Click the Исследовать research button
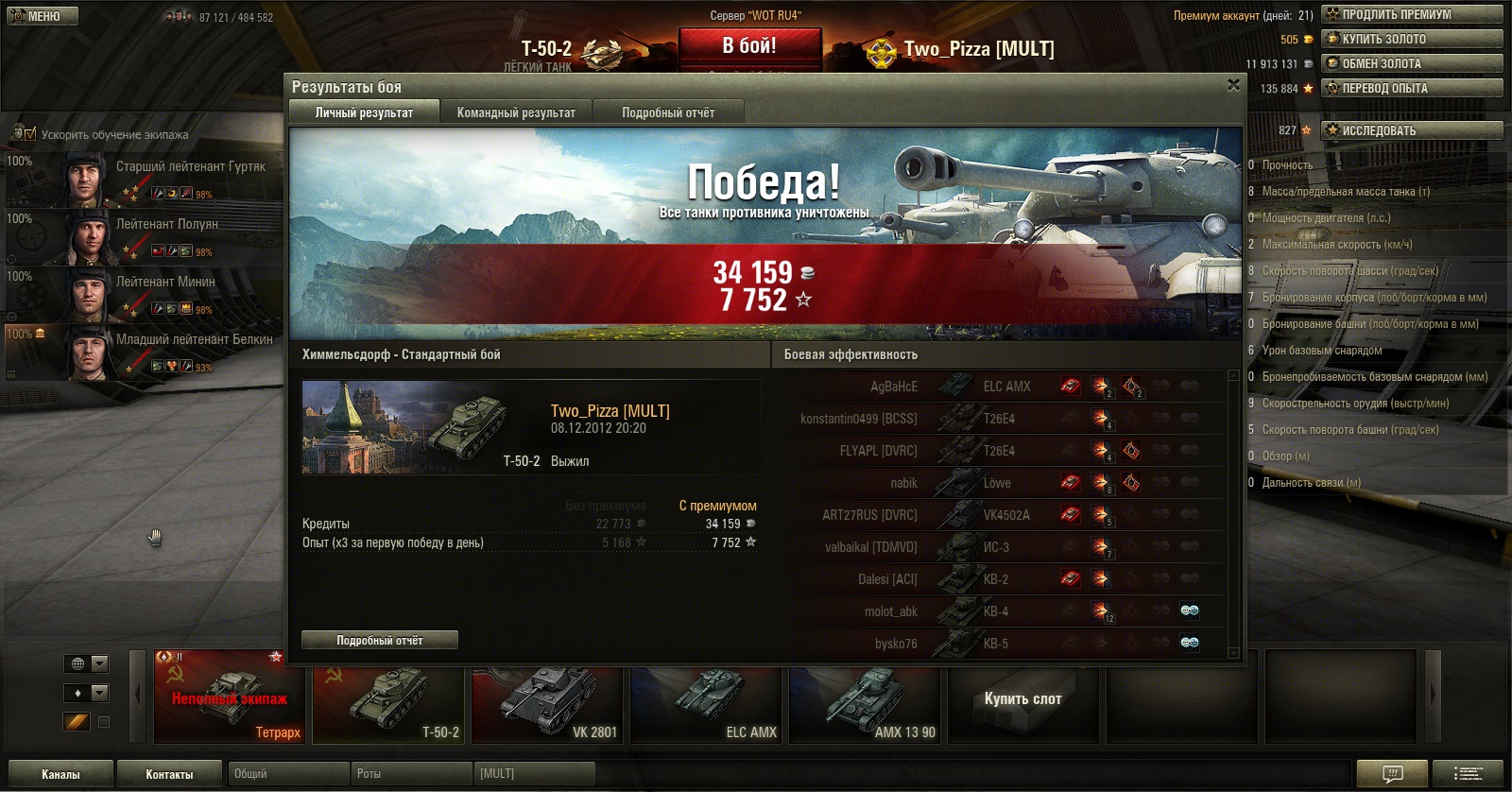The image size is (1512, 792). tap(1412, 130)
